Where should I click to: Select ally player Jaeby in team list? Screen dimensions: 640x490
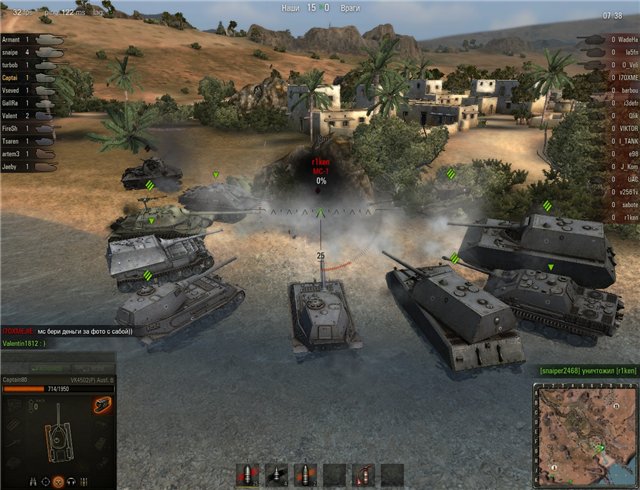15,167
